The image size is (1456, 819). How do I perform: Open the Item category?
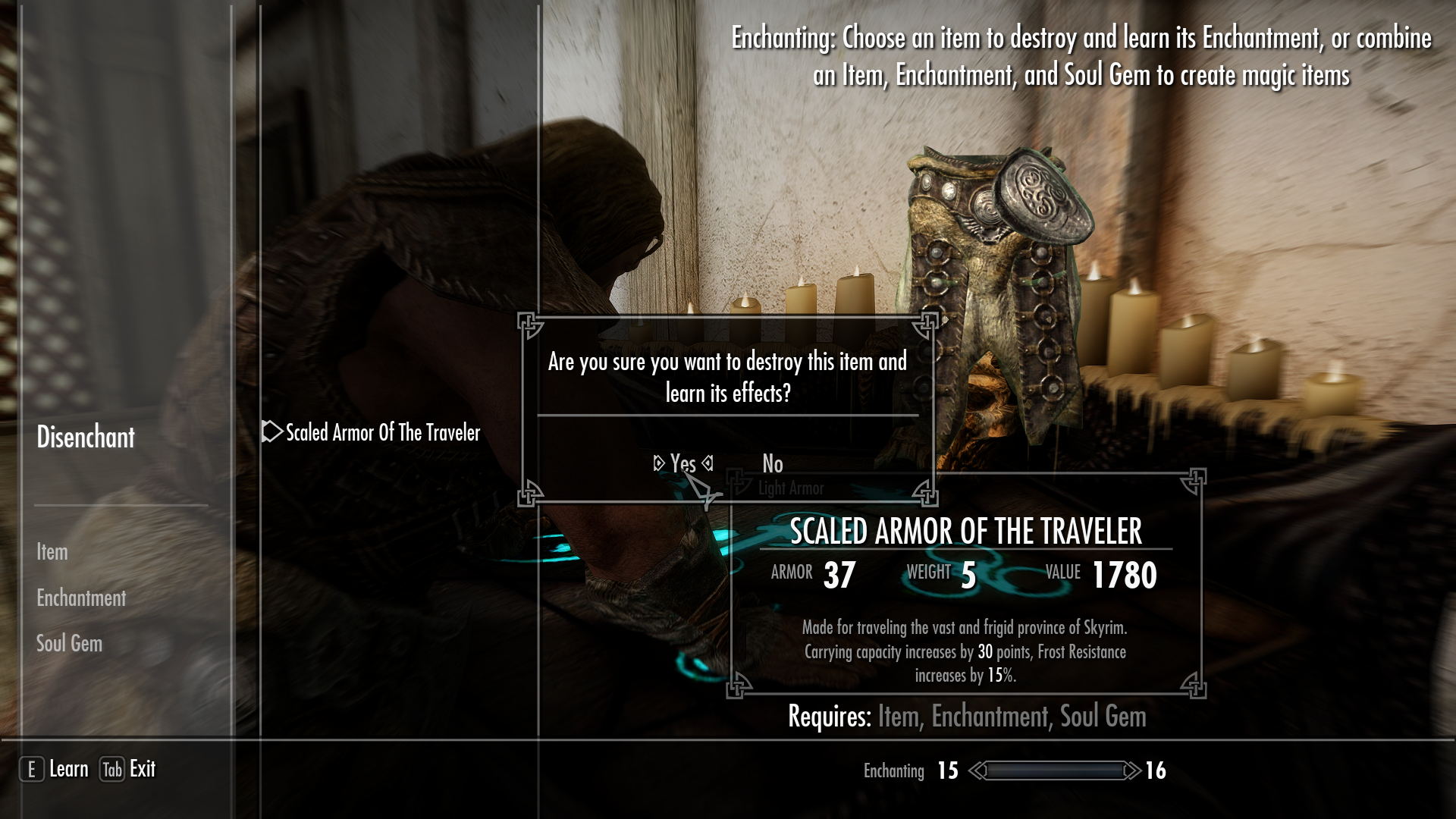[51, 552]
